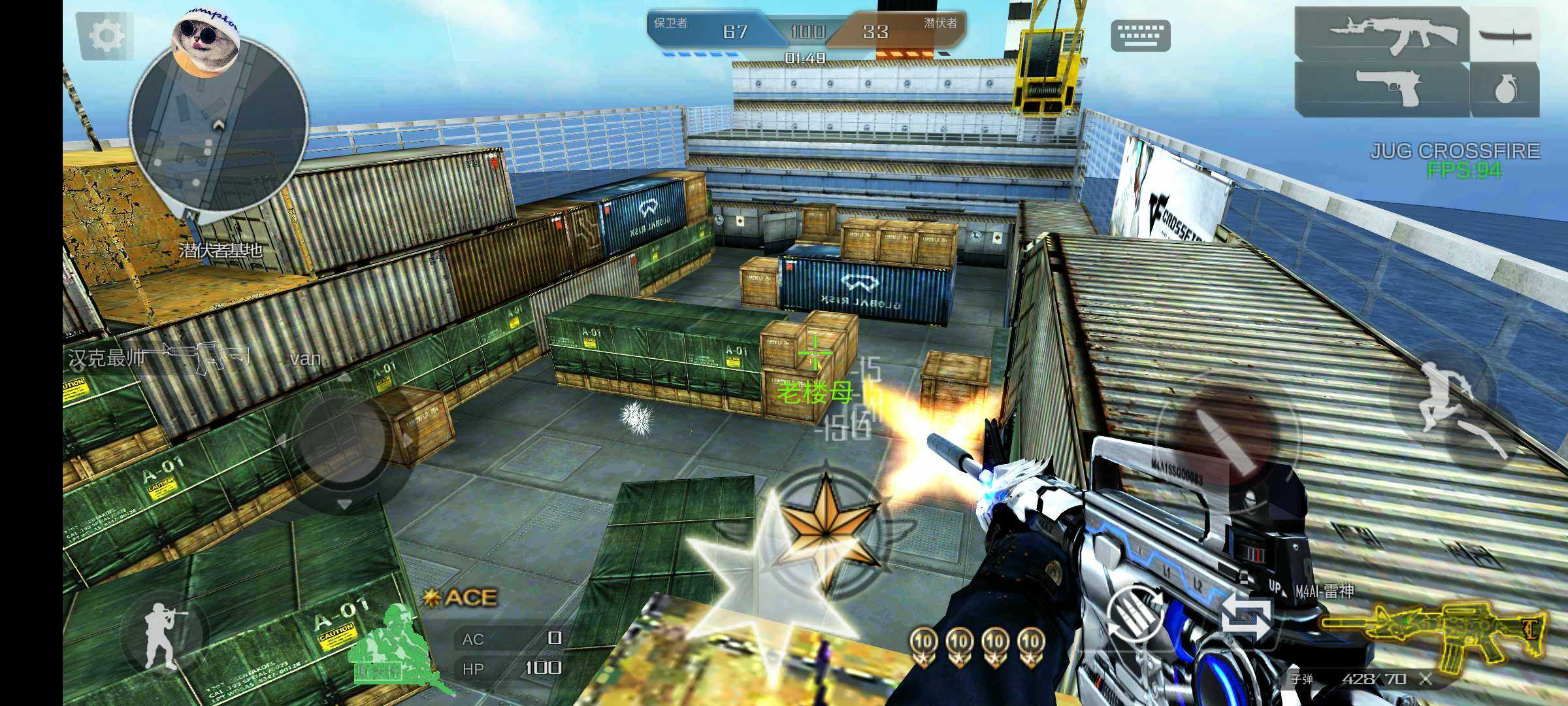Tap the weapon swap arrows button
Screen dimensions: 1568x706
(x=1246, y=616)
